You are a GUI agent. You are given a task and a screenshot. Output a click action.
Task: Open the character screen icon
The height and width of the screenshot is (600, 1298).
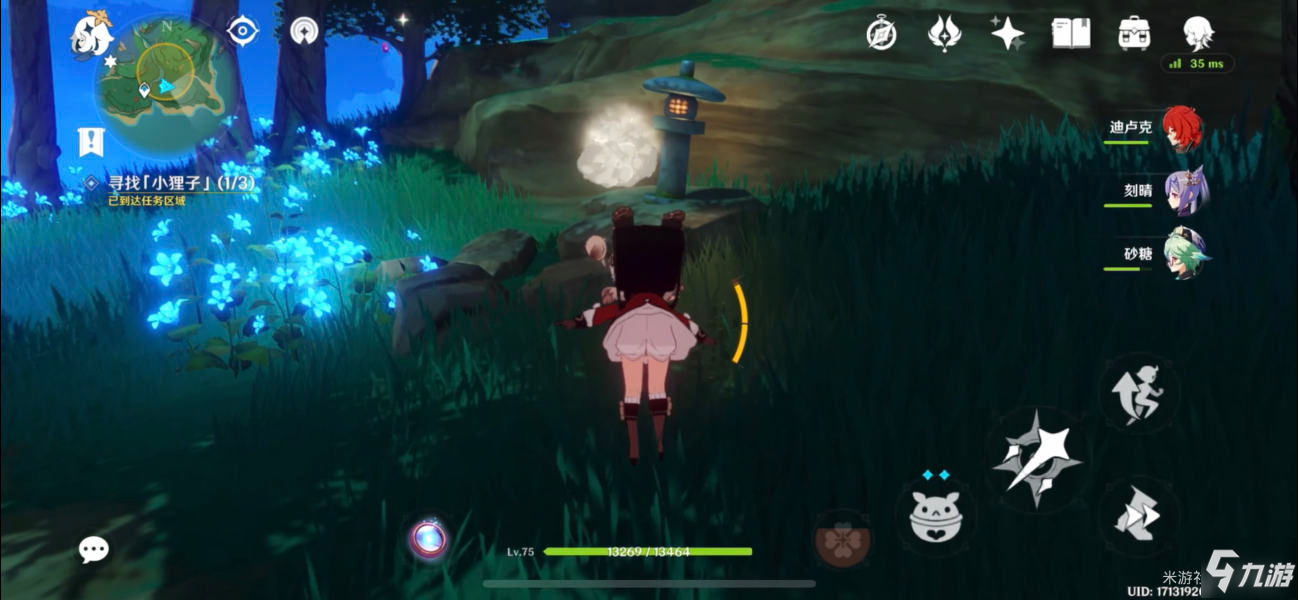pos(1197,34)
